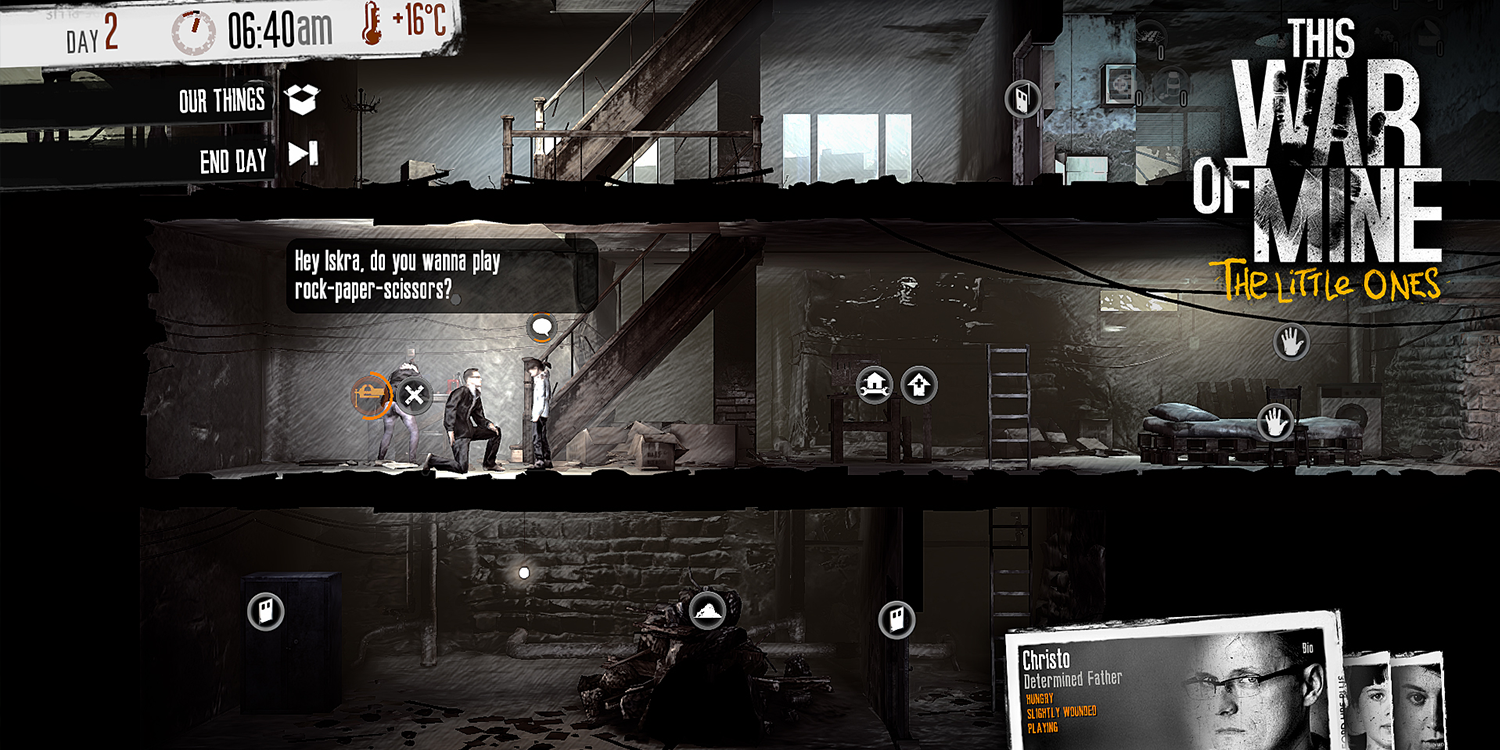Select the heater fuel icon upstairs
This screenshot has height=750, width=1500.
point(1022,96)
